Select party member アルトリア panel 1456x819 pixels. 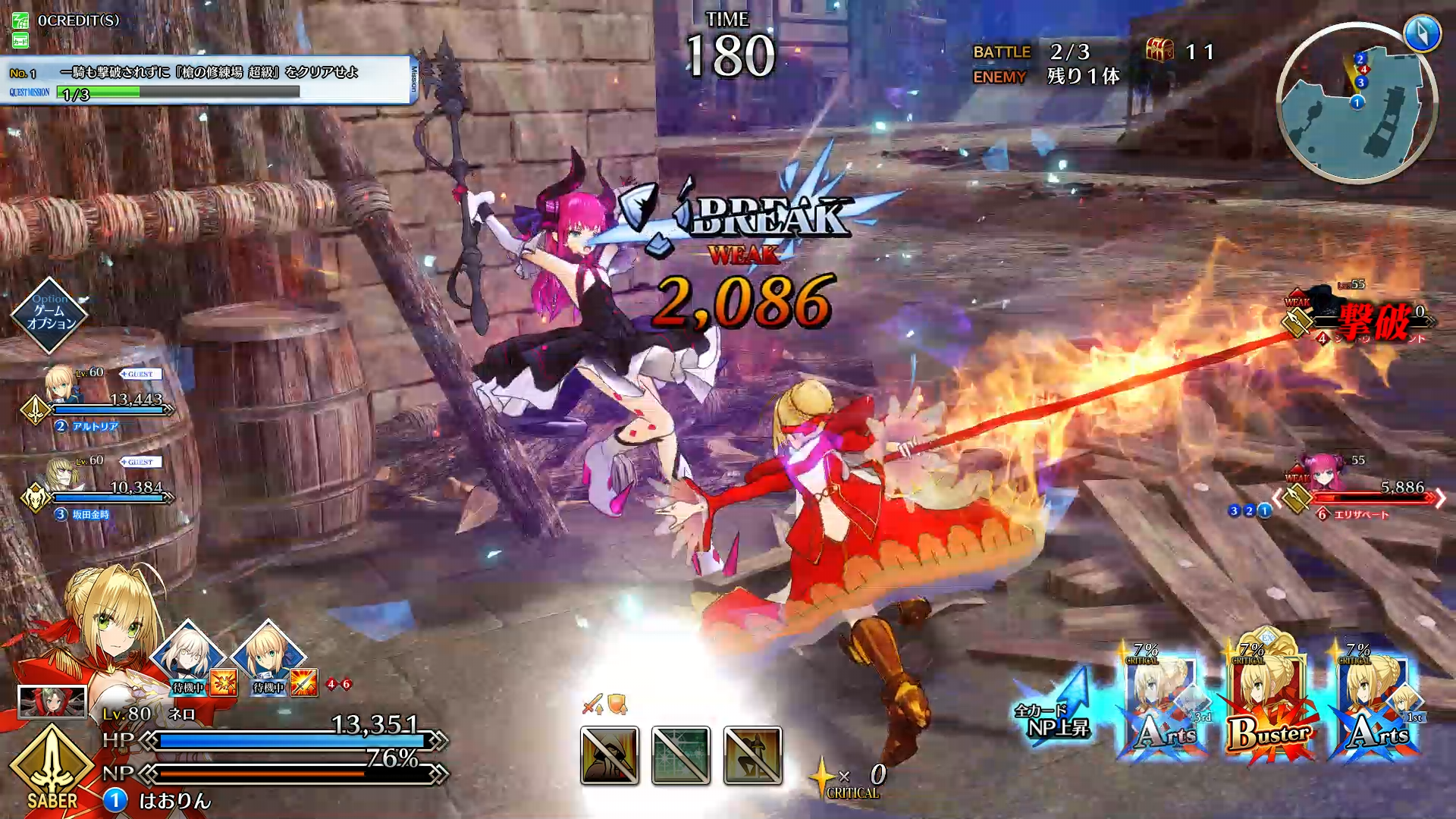[99, 402]
